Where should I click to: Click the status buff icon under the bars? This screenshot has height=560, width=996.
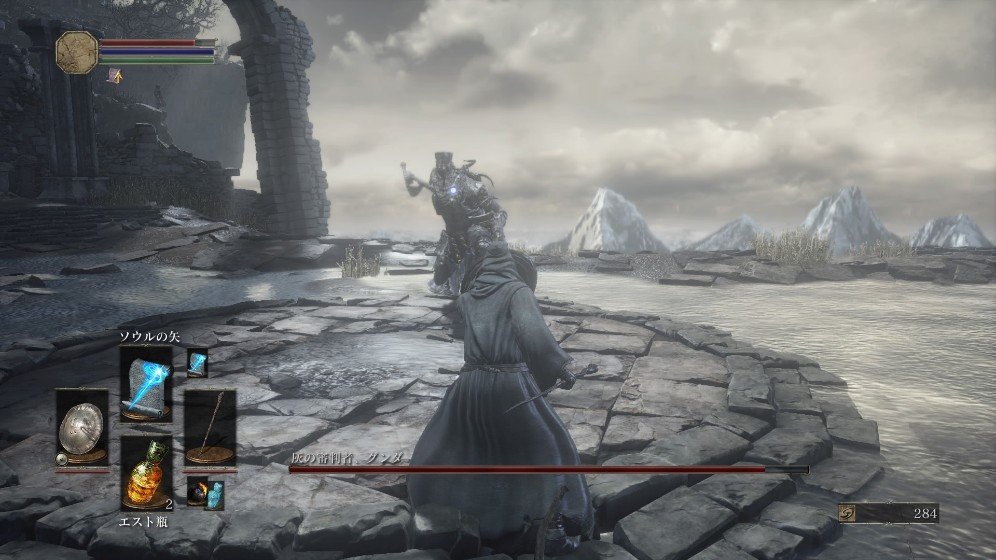tap(117, 74)
